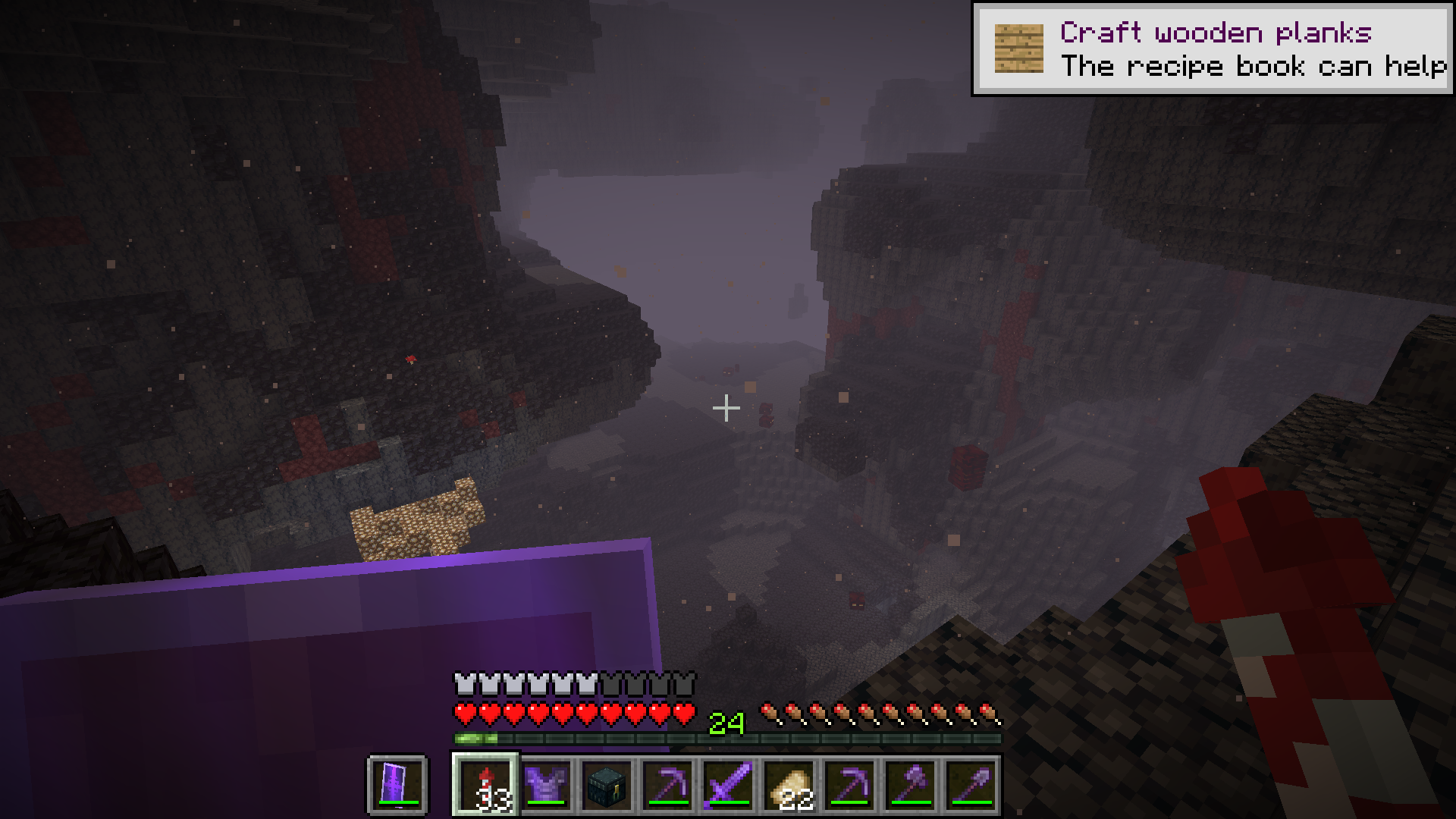Pick the enchanted axe hotbar slot
1456x819 pixels.
[910, 784]
